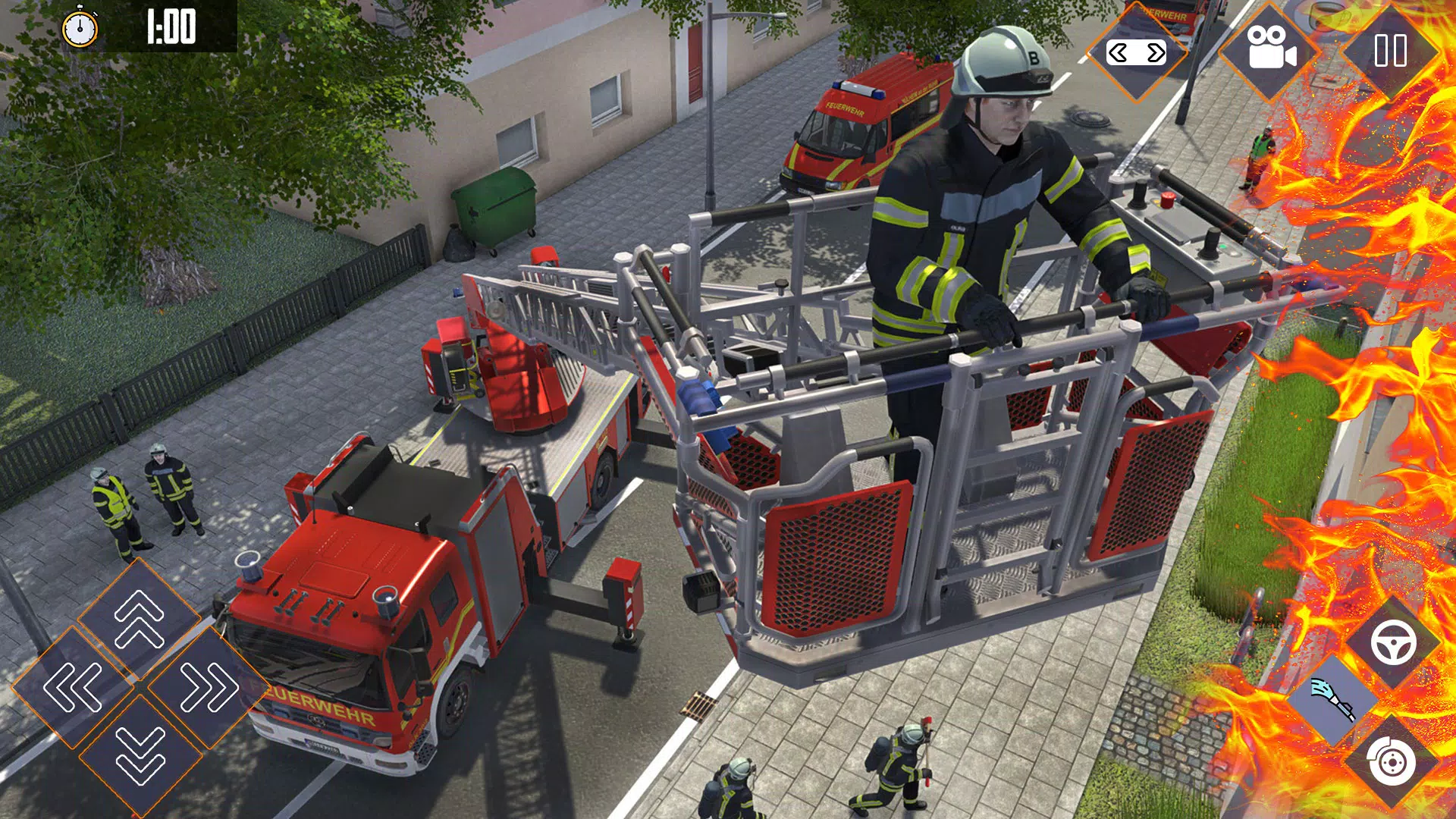
Task: Select the left-right arrows steering icon
Action: coord(1135,53)
